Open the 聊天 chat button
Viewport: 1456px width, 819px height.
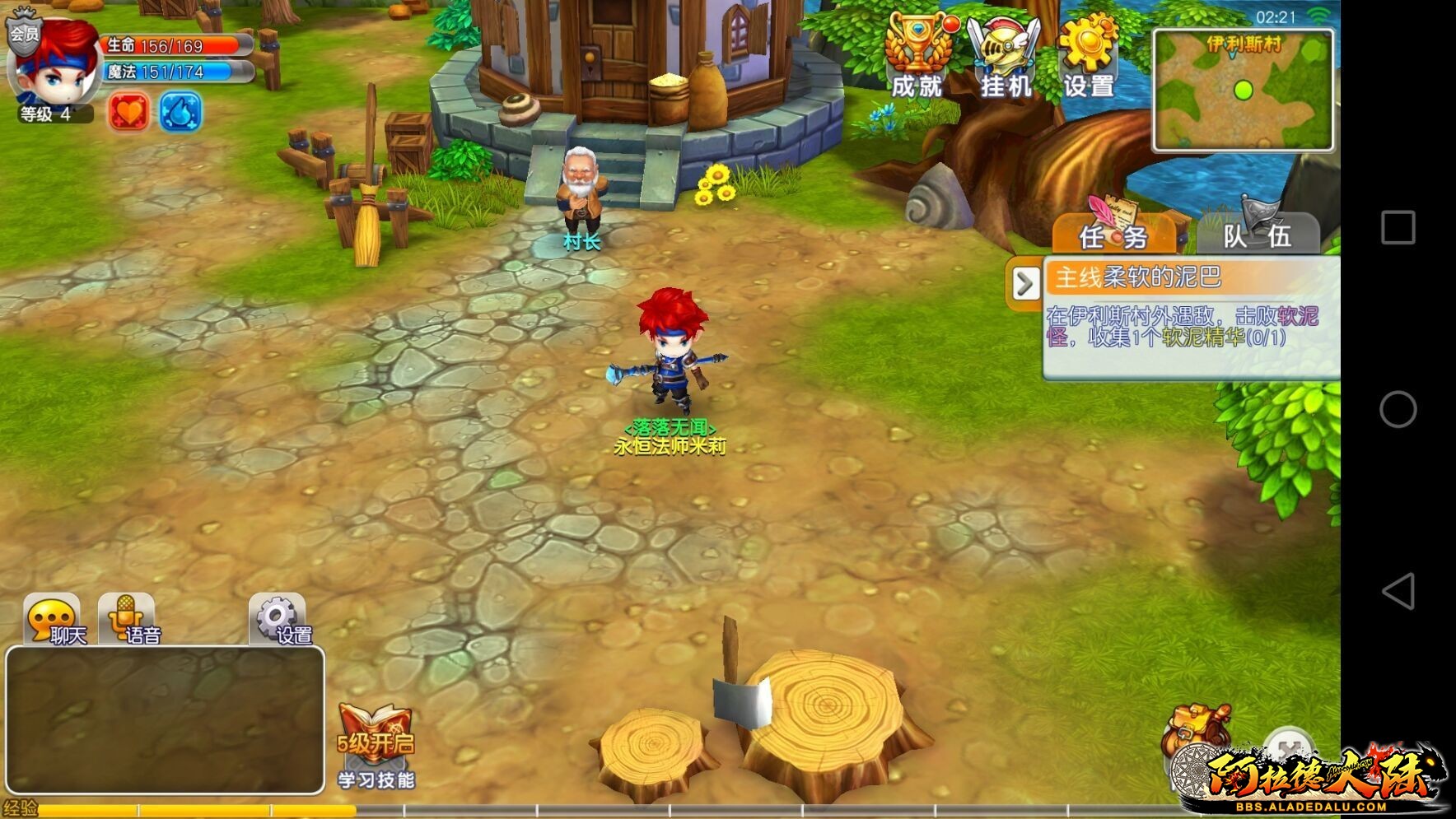pos(54,619)
